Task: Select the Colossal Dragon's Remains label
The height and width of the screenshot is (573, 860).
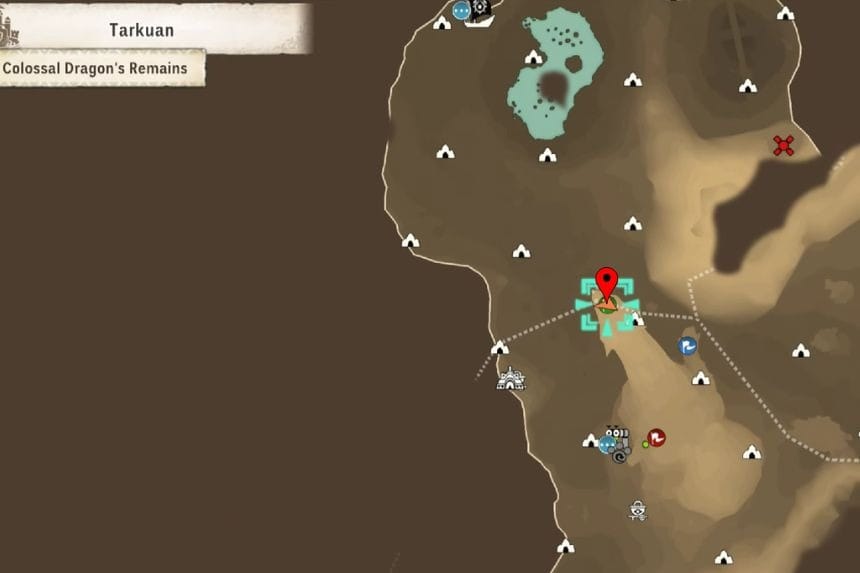Action: 96,69
